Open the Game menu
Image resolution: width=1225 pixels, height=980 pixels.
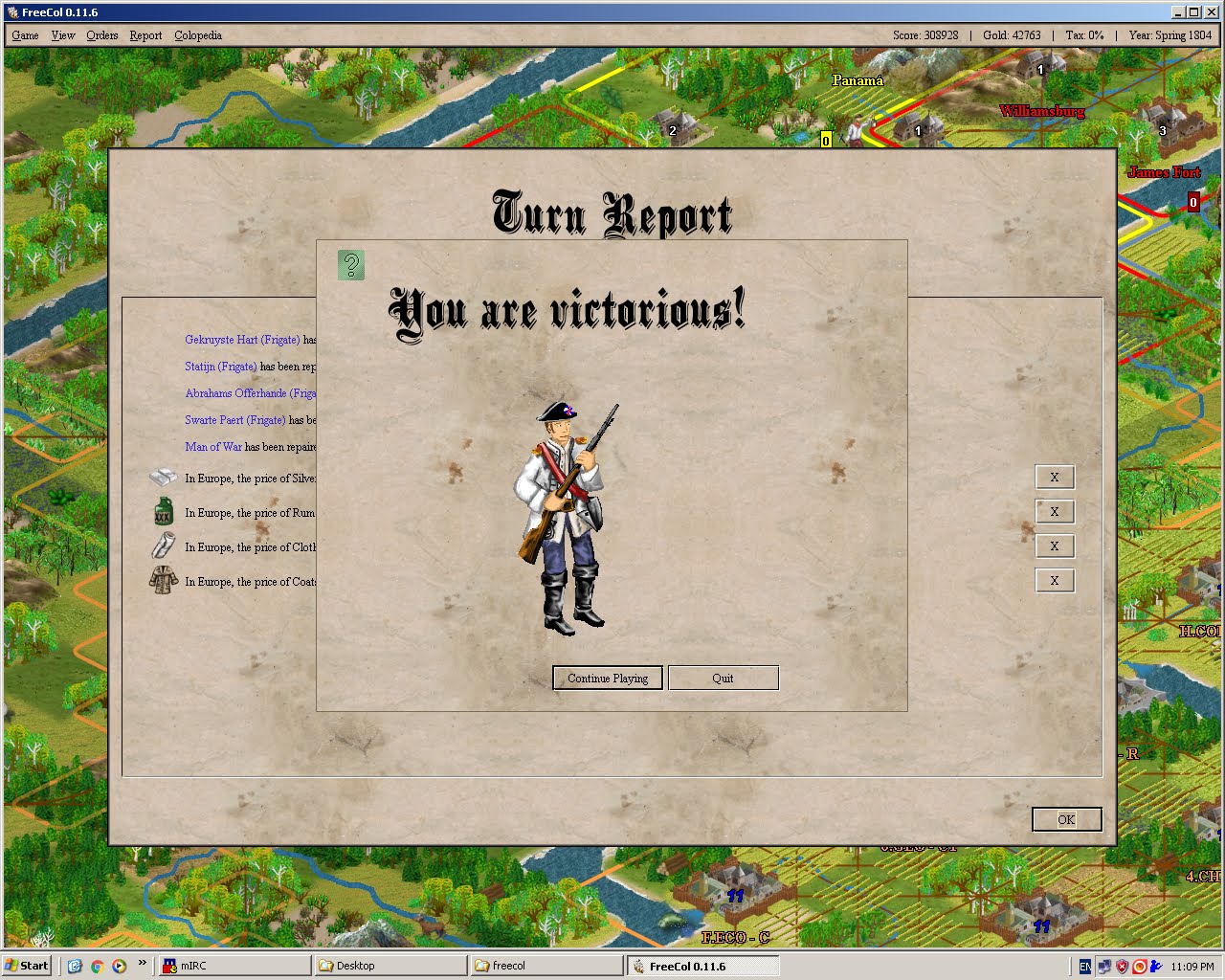(24, 35)
